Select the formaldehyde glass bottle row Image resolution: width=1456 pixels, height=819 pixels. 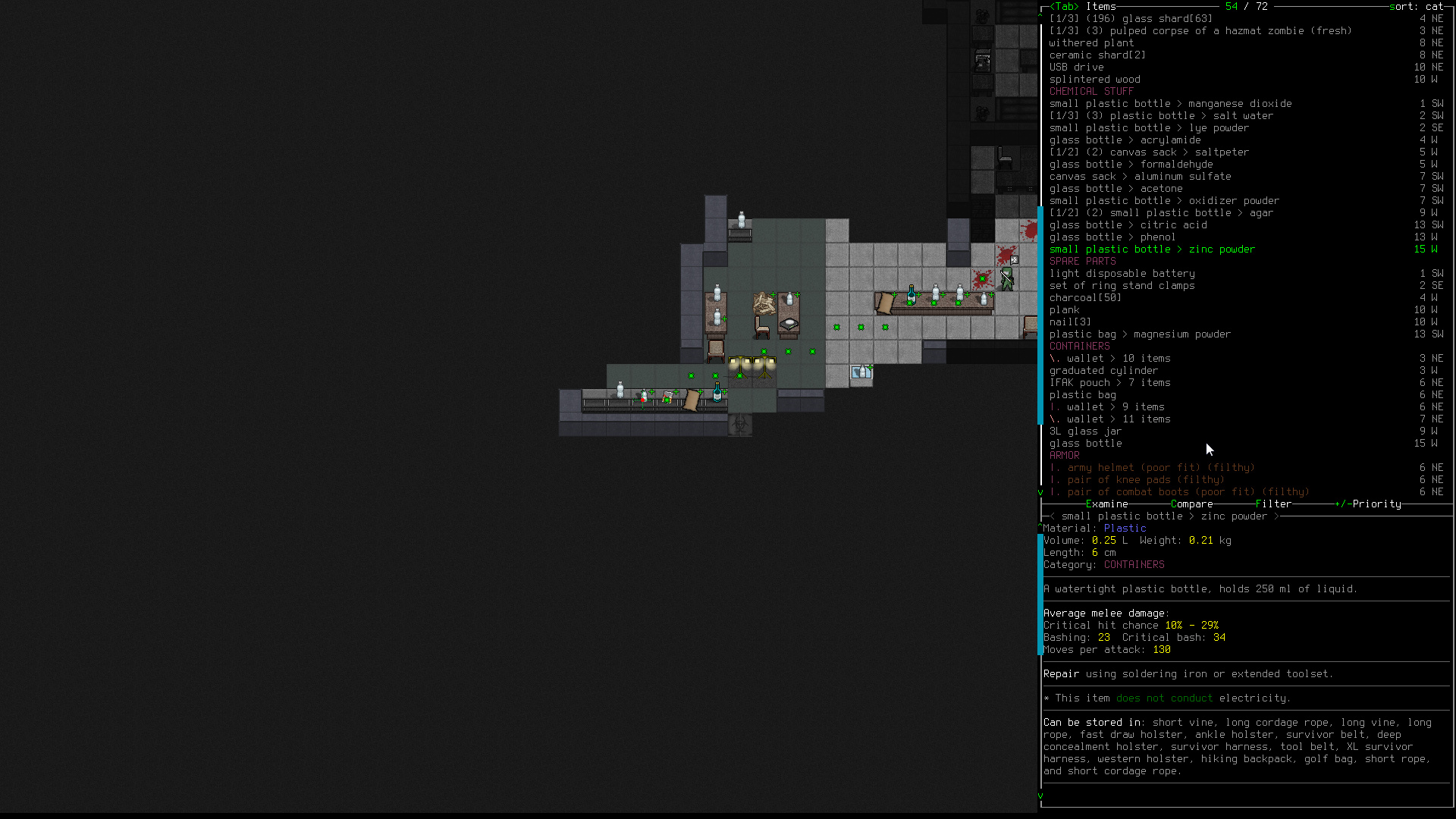pyautogui.click(x=1131, y=165)
